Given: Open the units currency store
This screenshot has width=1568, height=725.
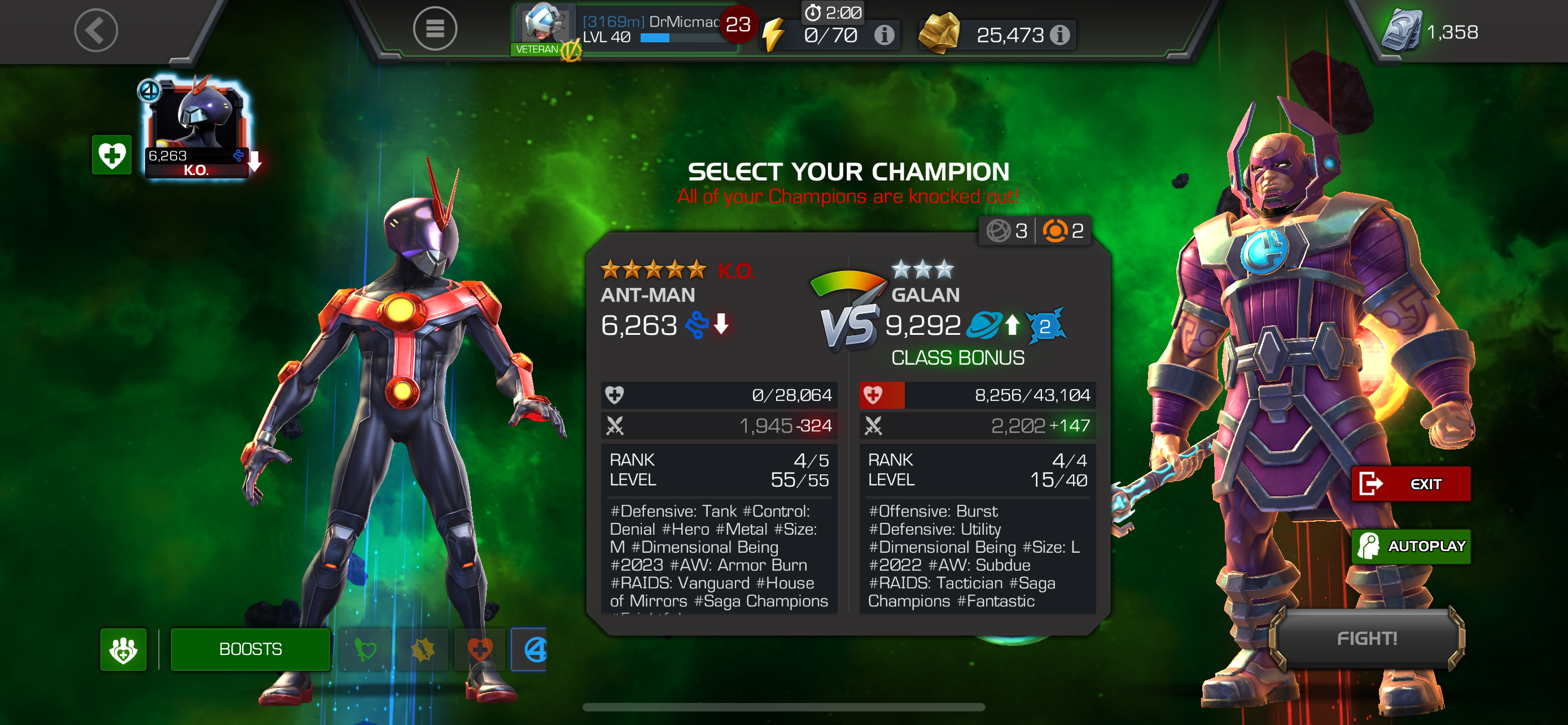Looking at the screenshot, I should [x=1430, y=32].
